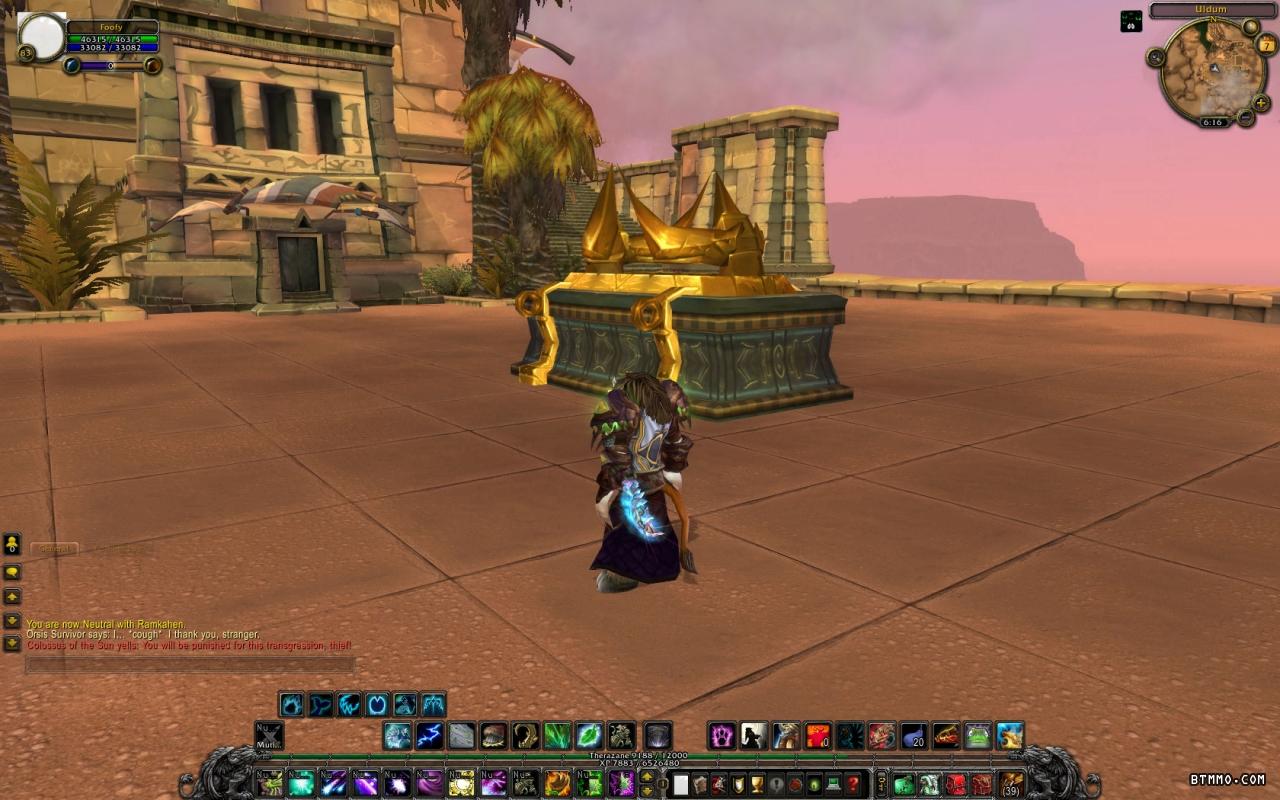Toggle the Uldum zone name bar
Viewport: 1280px width, 800px height.
1214,11
